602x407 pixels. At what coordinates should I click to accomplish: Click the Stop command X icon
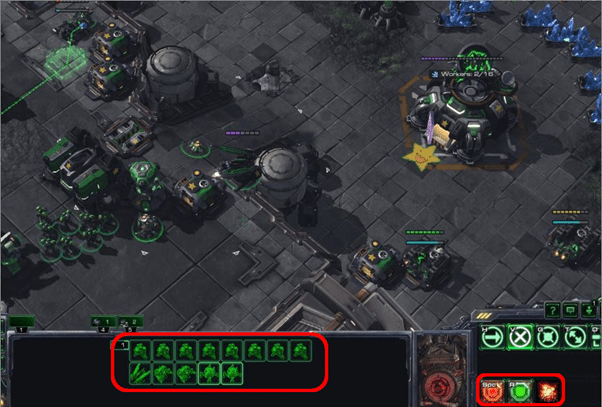520,338
